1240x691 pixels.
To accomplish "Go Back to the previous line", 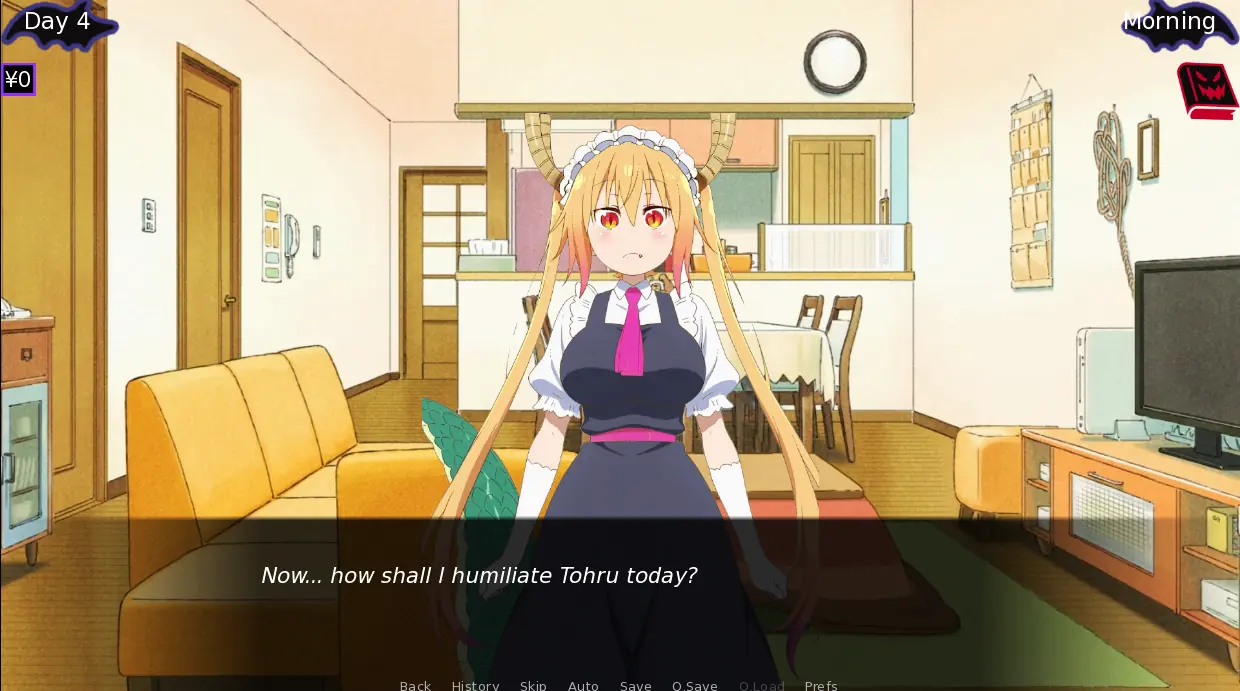I will click(415, 685).
